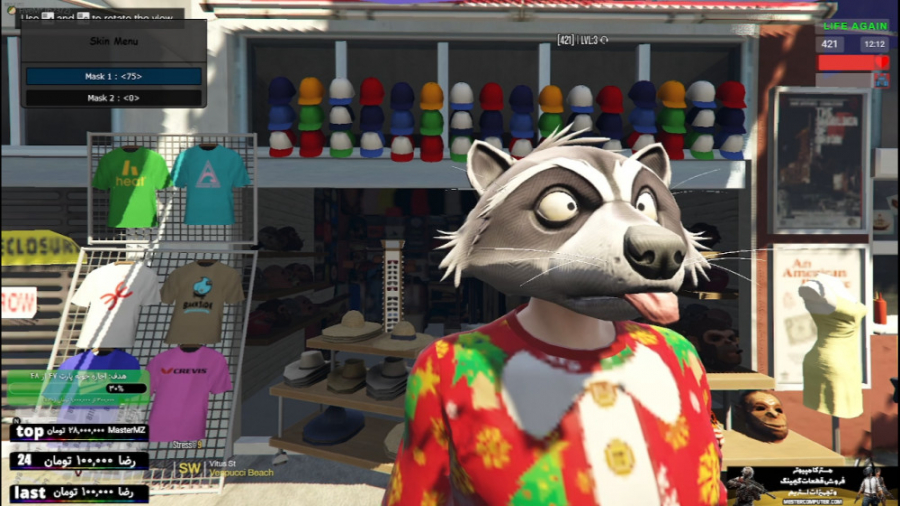
Task: Select the Mask 1 menu row
Action: click(x=113, y=76)
